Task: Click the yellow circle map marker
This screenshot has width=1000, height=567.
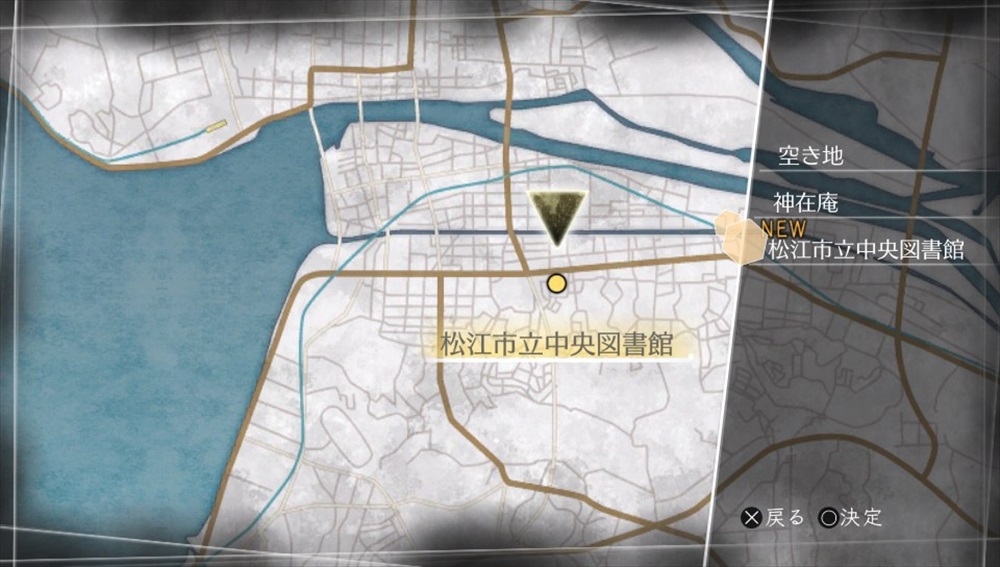Action: point(556,284)
